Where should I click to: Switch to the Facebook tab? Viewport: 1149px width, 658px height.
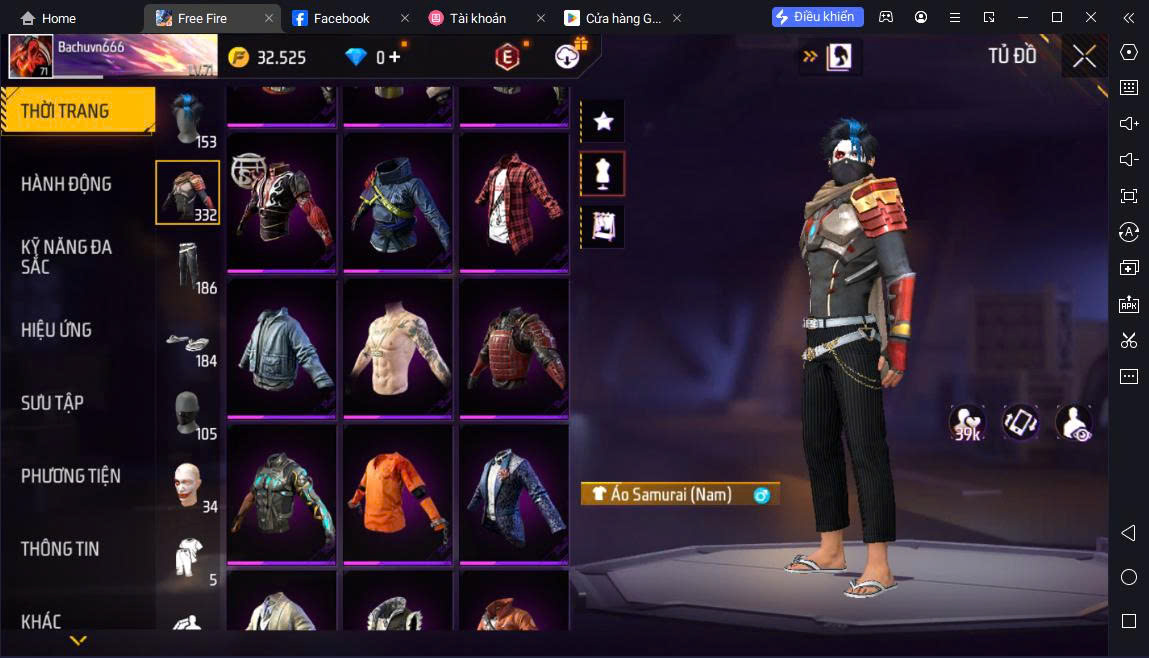point(341,18)
